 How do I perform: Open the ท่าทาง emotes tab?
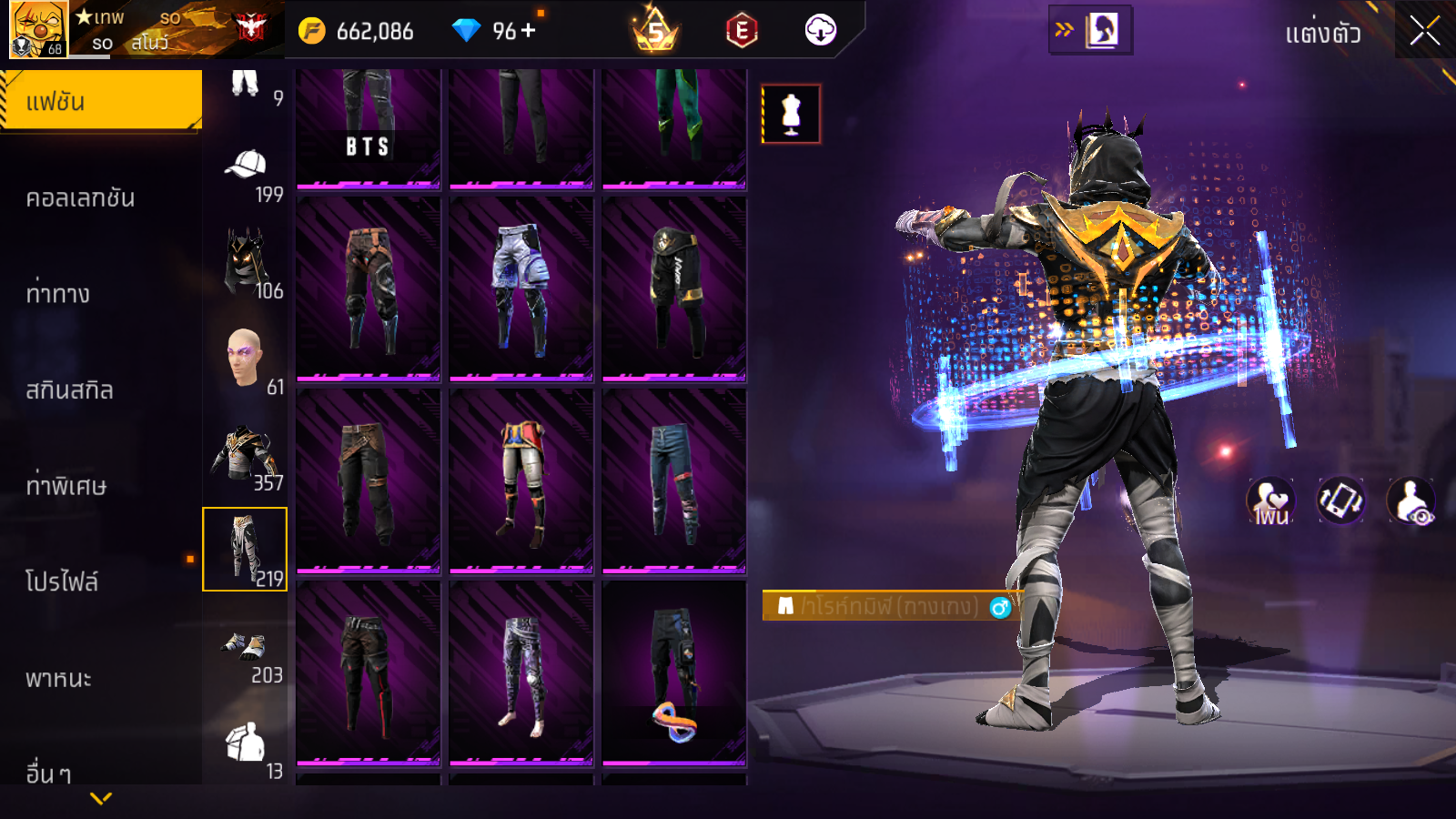pos(58,294)
